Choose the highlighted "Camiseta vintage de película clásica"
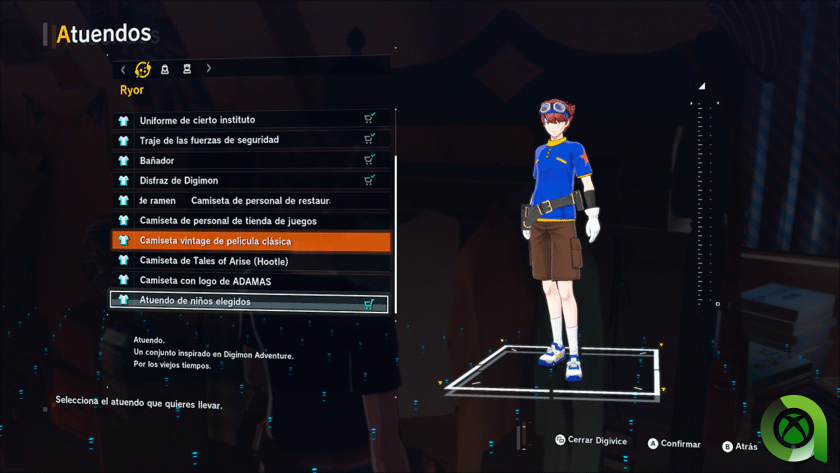The width and height of the screenshot is (840, 473). pyautogui.click(x=250, y=241)
